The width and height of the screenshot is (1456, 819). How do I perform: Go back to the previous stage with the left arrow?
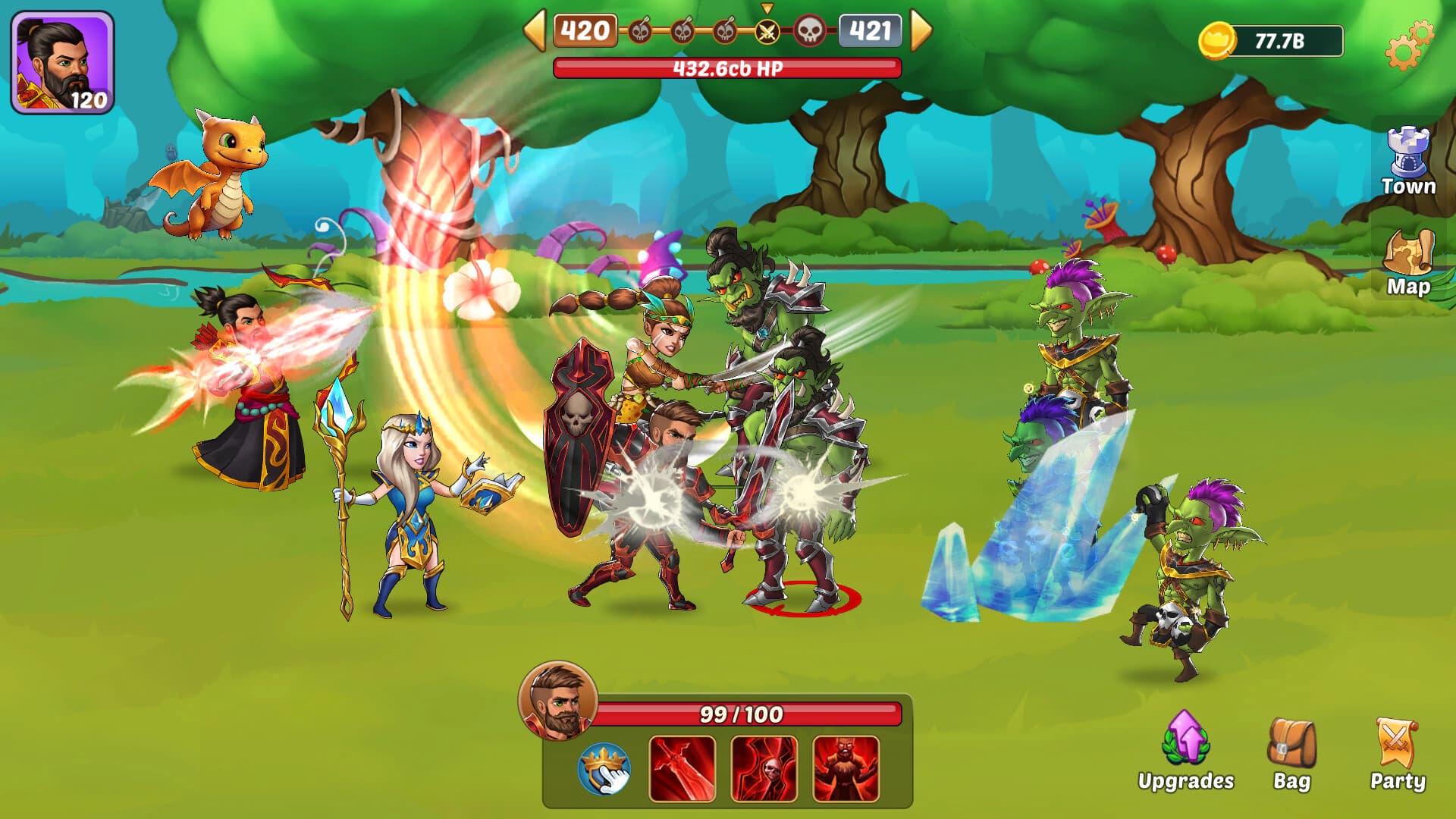[535, 30]
